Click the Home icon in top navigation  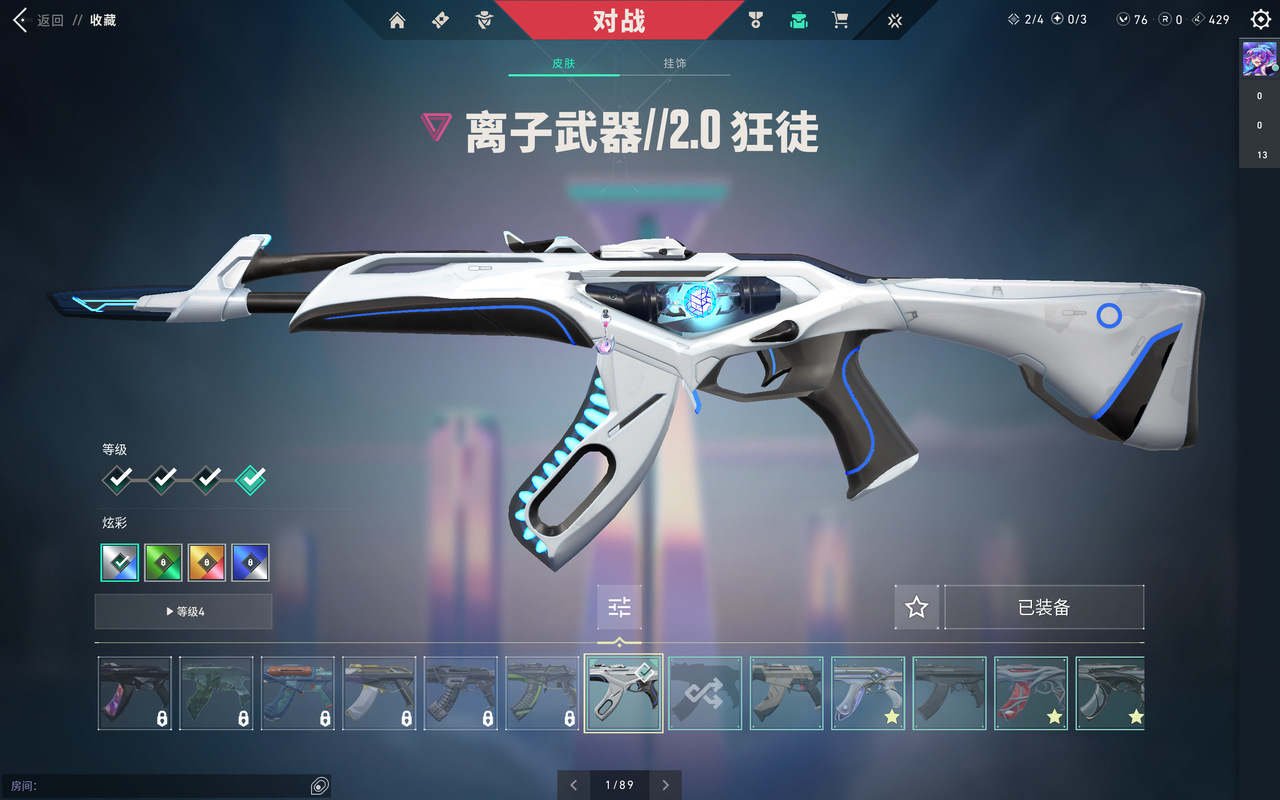pyautogui.click(x=397, y=19)
